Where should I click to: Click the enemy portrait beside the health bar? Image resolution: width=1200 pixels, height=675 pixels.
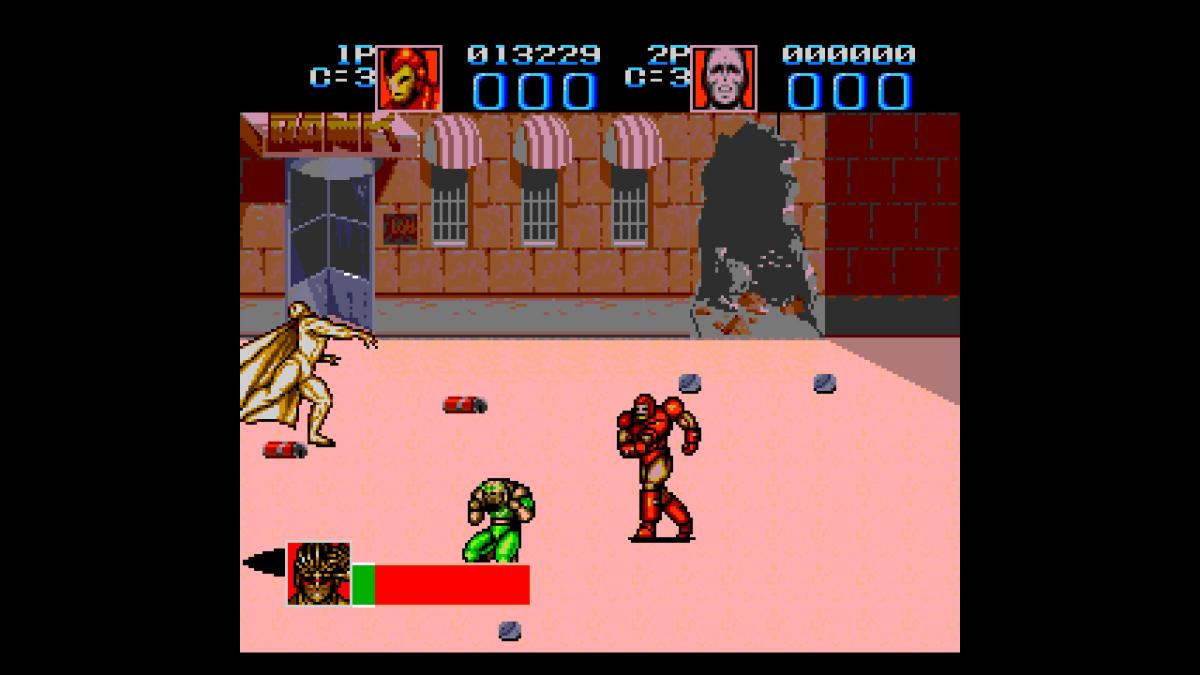pyautogui.click(x=319, y=574)
